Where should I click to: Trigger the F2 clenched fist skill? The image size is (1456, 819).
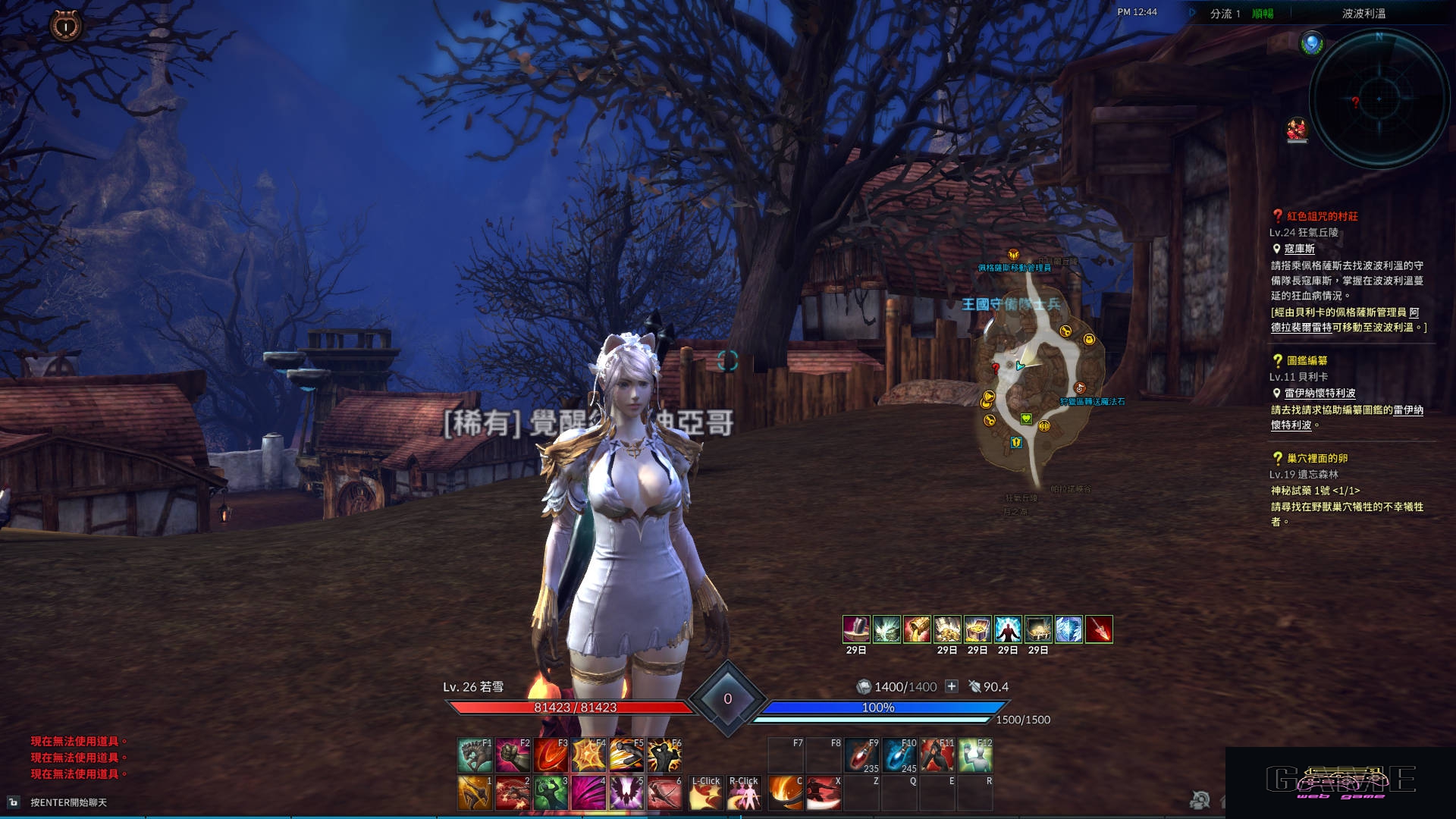coord(513,755)
